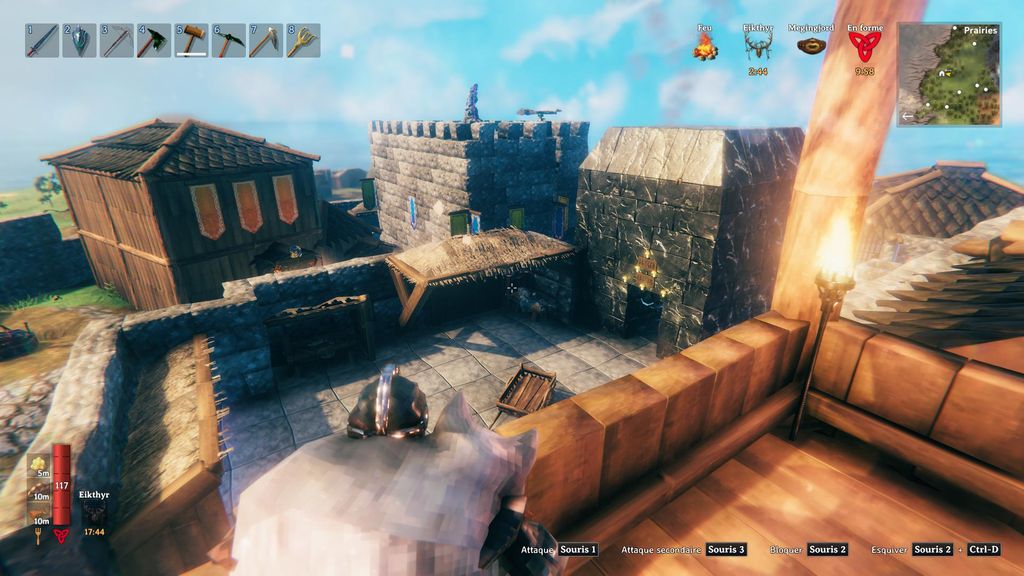
Task: Select the hoe in hotbar slot 7
Action: tap(266, 41)
